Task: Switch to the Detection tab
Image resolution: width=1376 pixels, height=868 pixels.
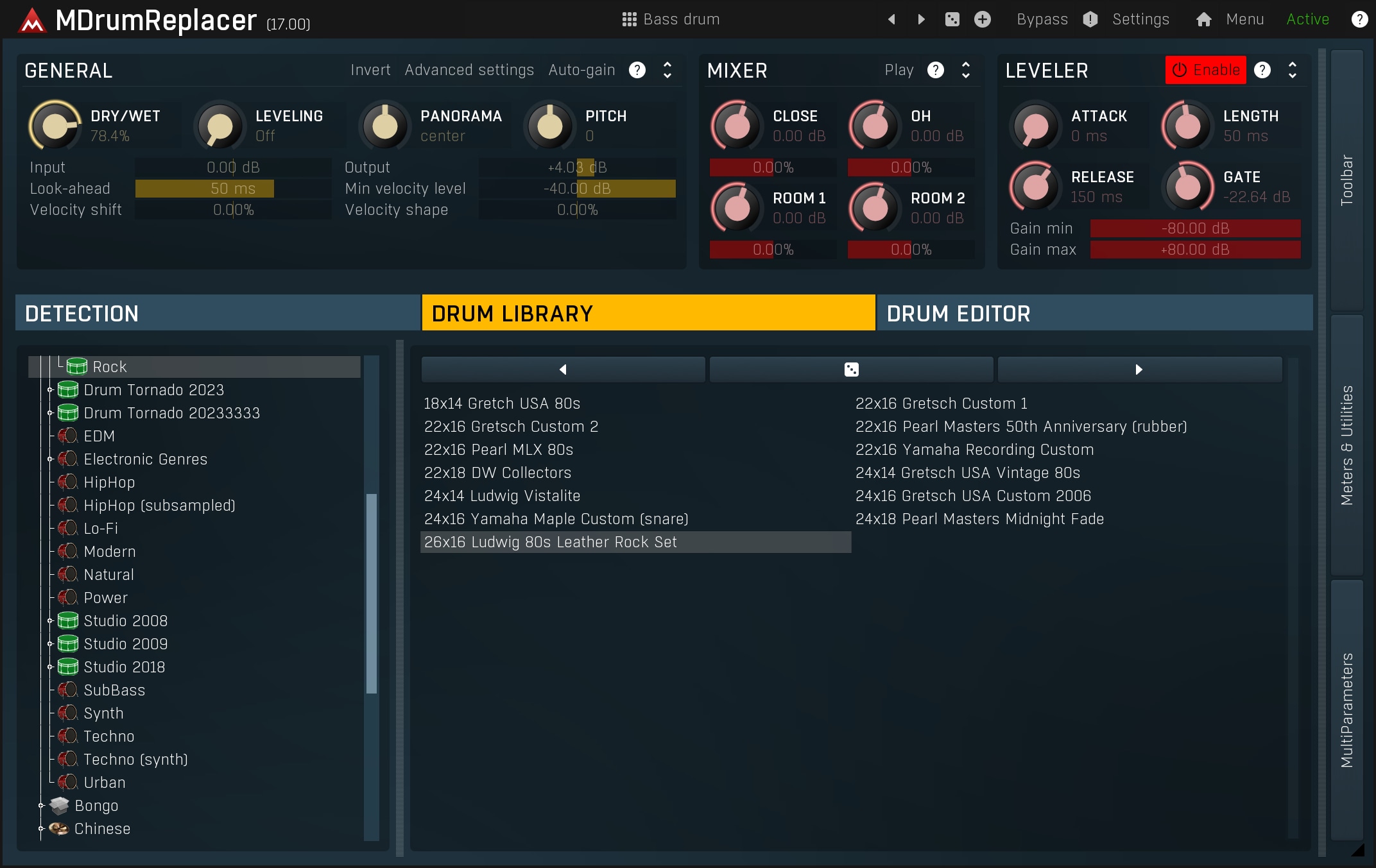Action: tap(218, 313)
